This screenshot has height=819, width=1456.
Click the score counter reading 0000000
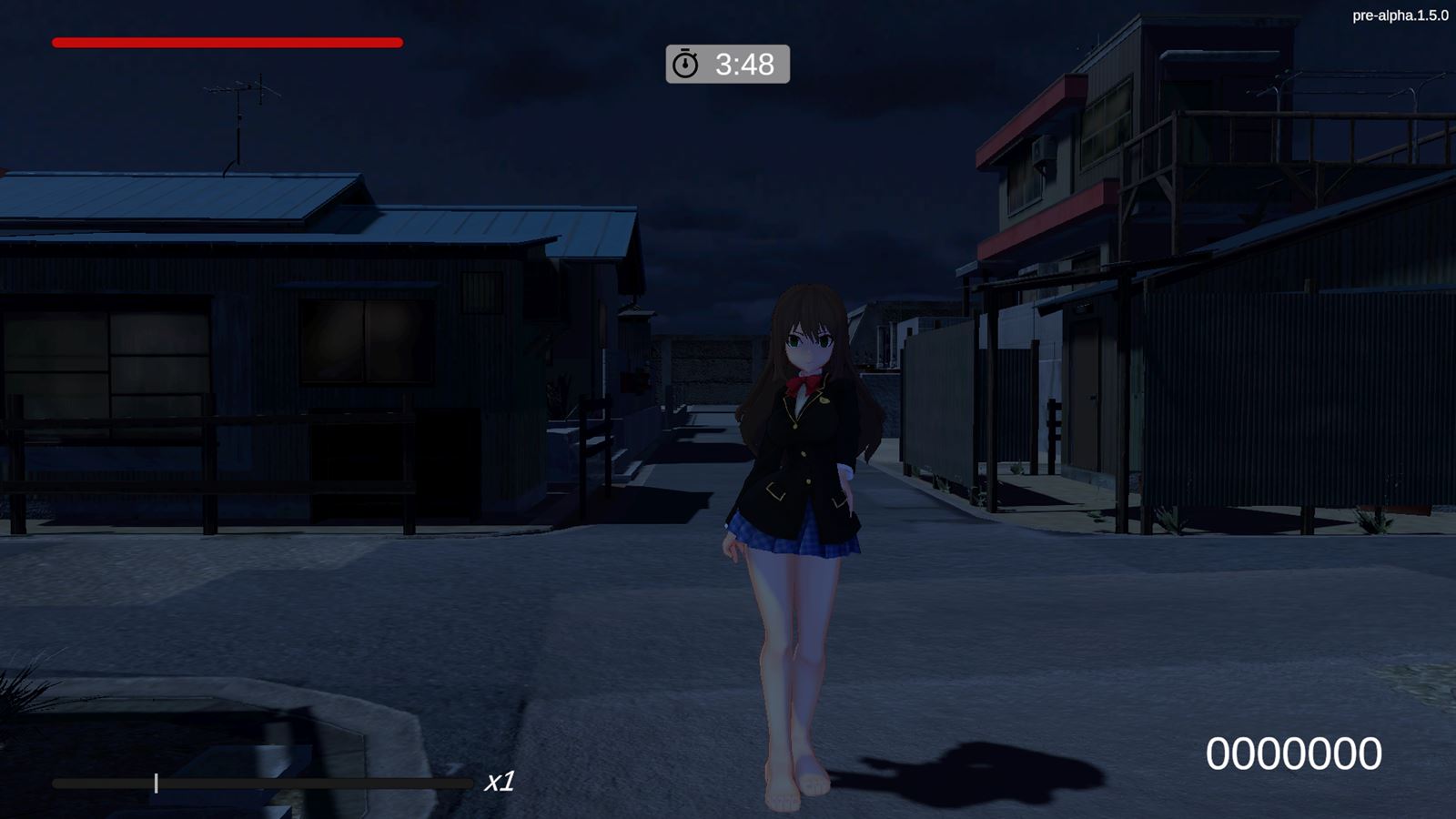pos(1294,752)
